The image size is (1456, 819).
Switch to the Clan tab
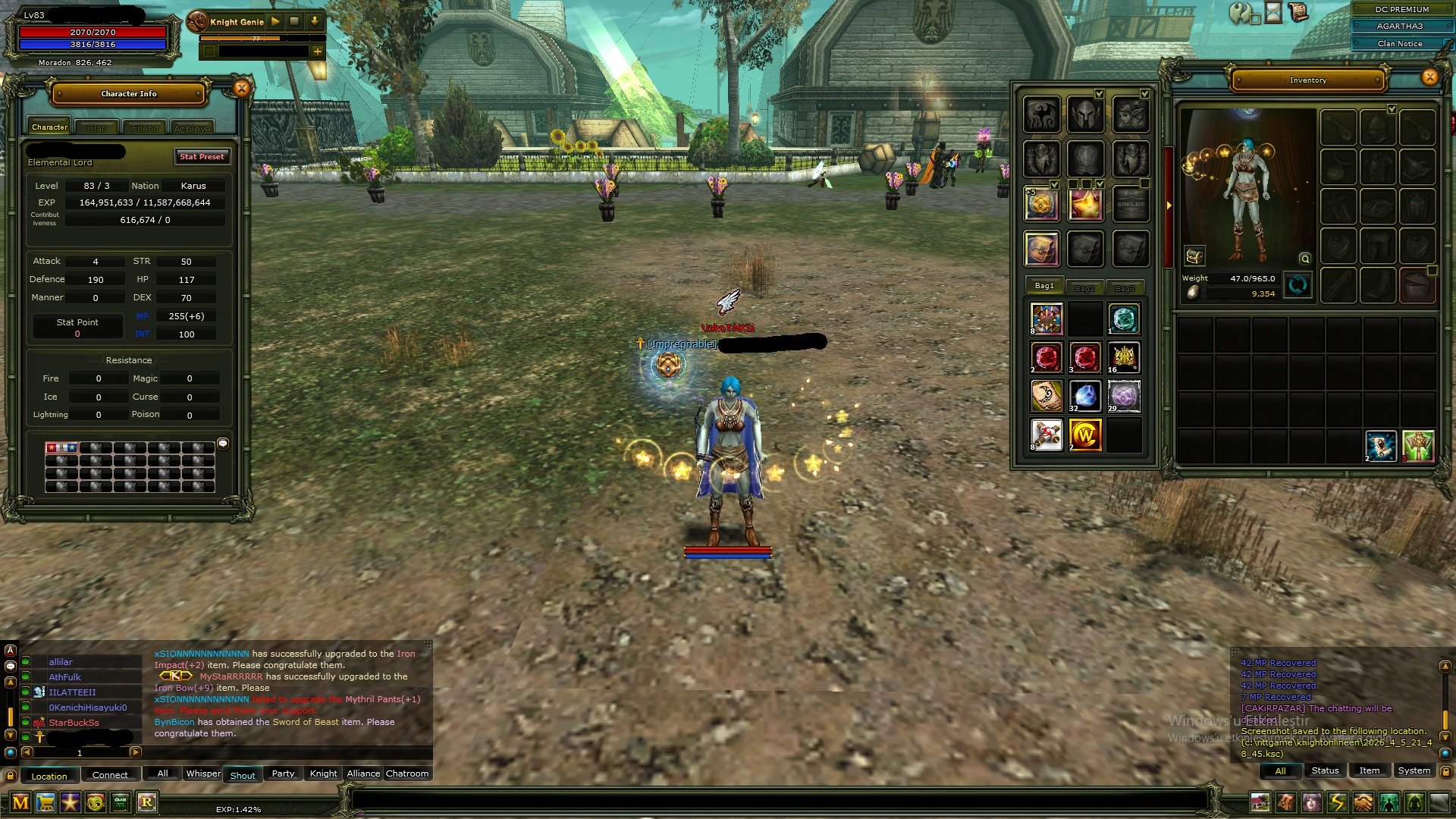coord(97,128)
